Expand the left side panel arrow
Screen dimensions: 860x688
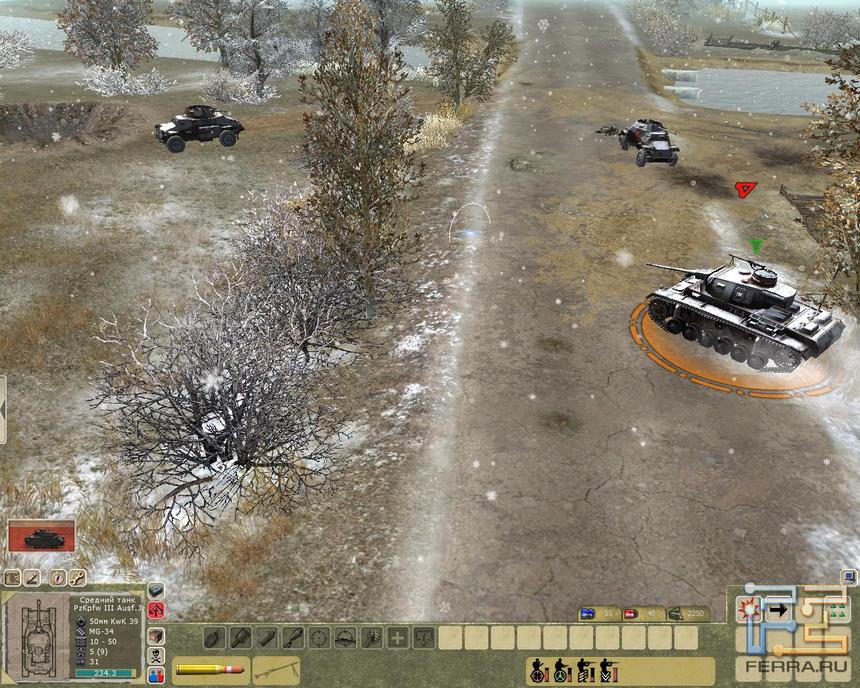(3, 410)
